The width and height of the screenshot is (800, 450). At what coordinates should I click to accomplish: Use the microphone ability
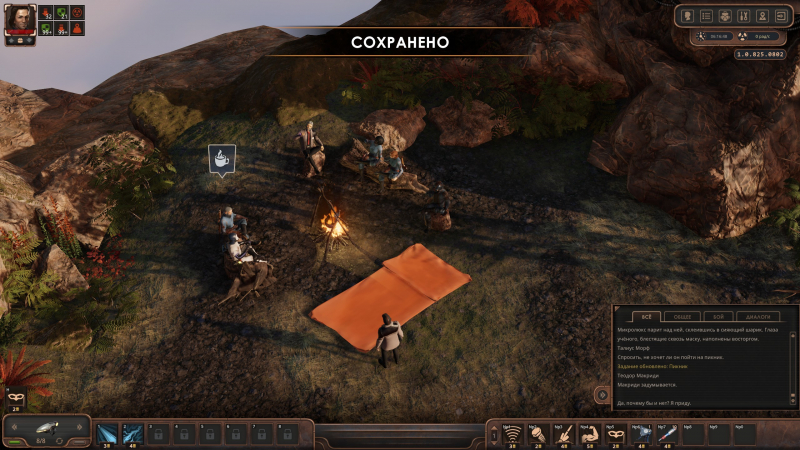(x=539, y=434)
